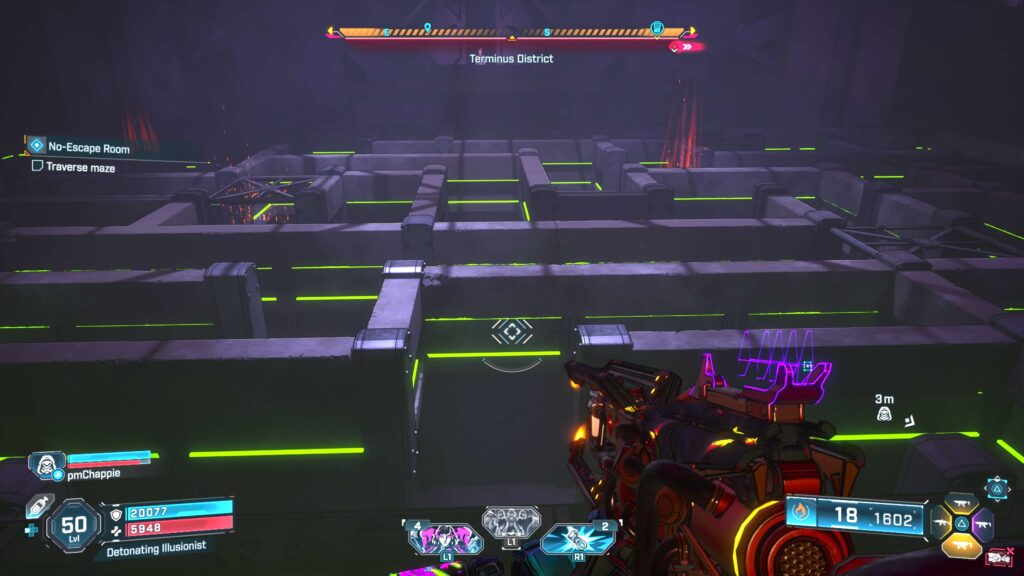
Task: Open the level 50 character badge
Action: coord(74,525)
